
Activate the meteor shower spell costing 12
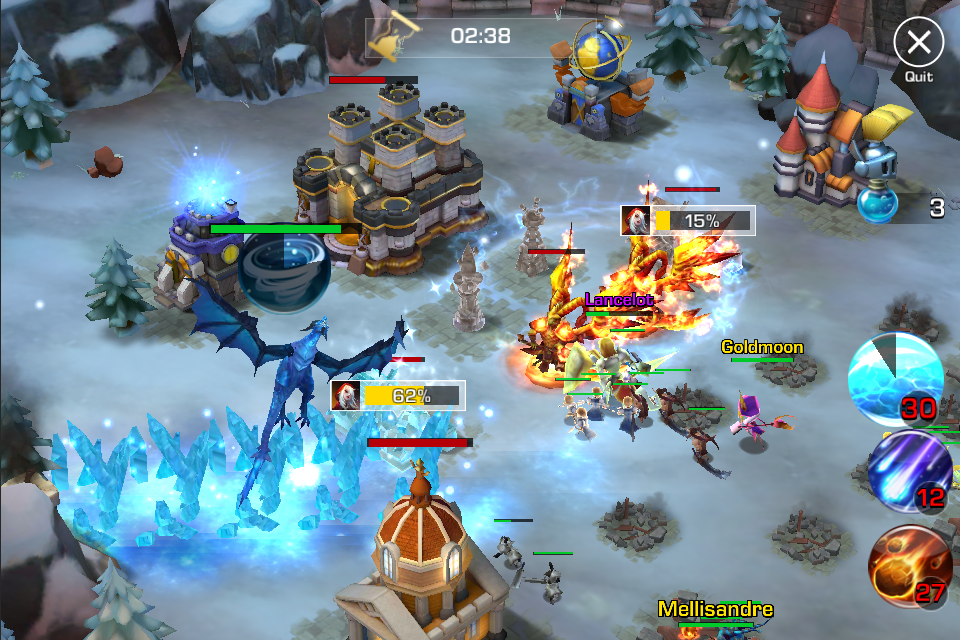(908, 470)
